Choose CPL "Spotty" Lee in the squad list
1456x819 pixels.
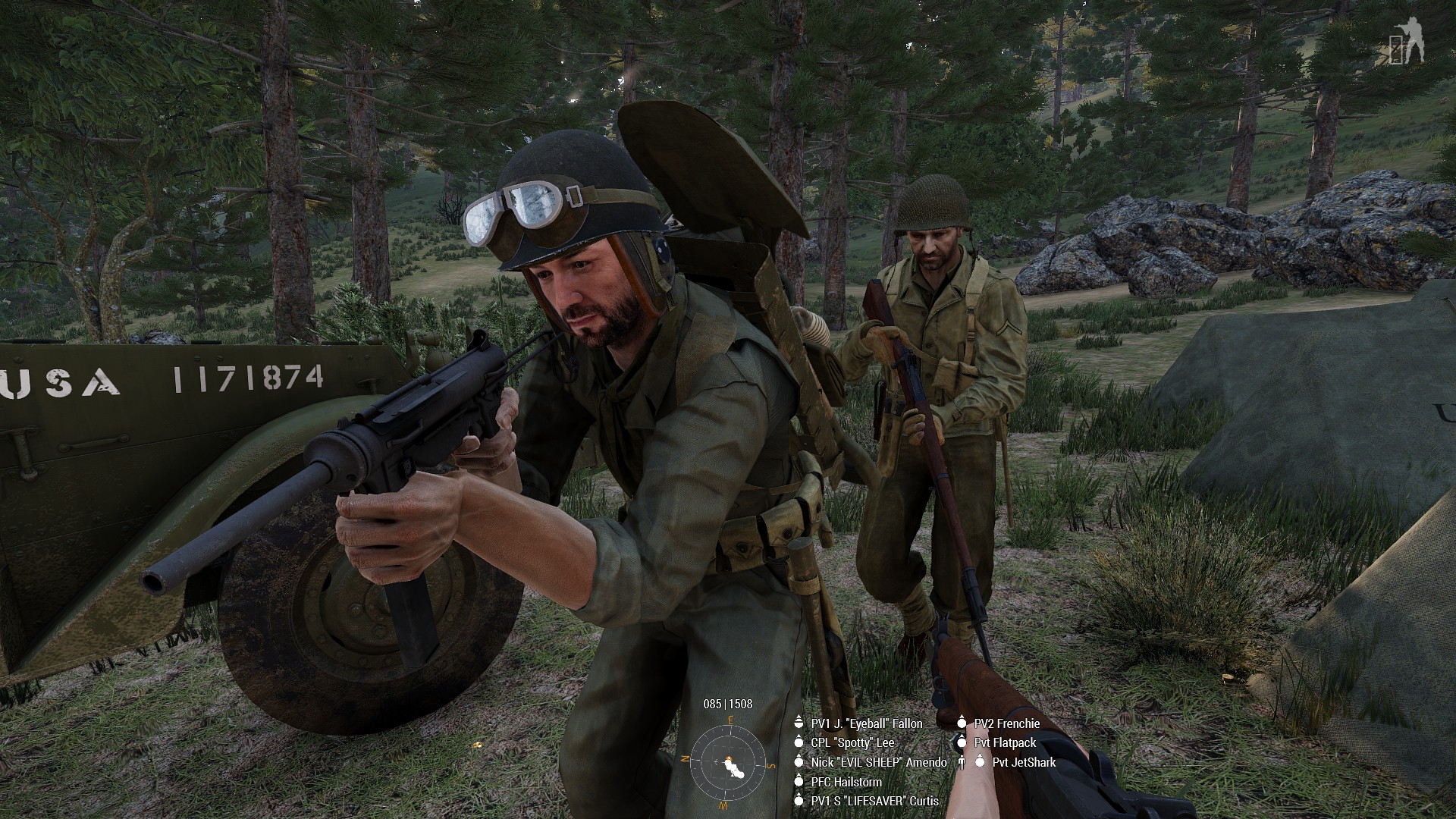coord(852,743)
